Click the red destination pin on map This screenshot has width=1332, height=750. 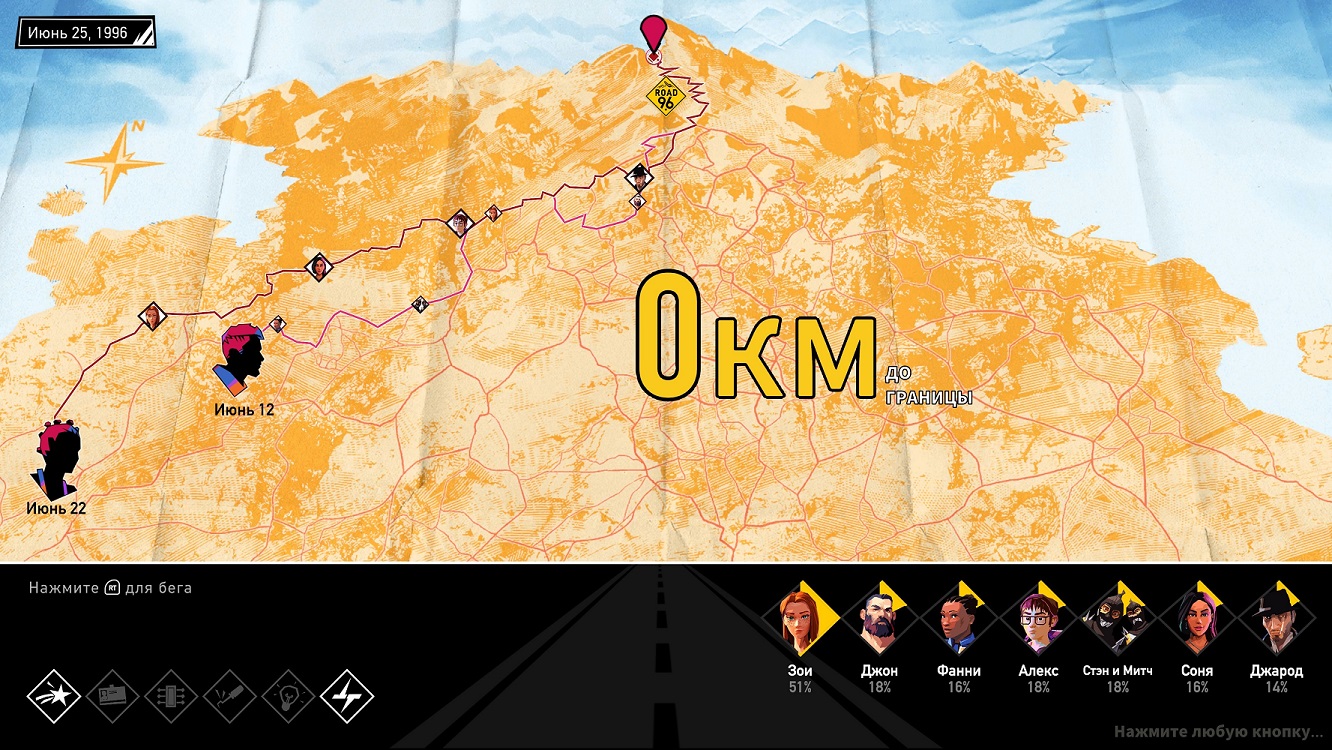click(654, 33)
